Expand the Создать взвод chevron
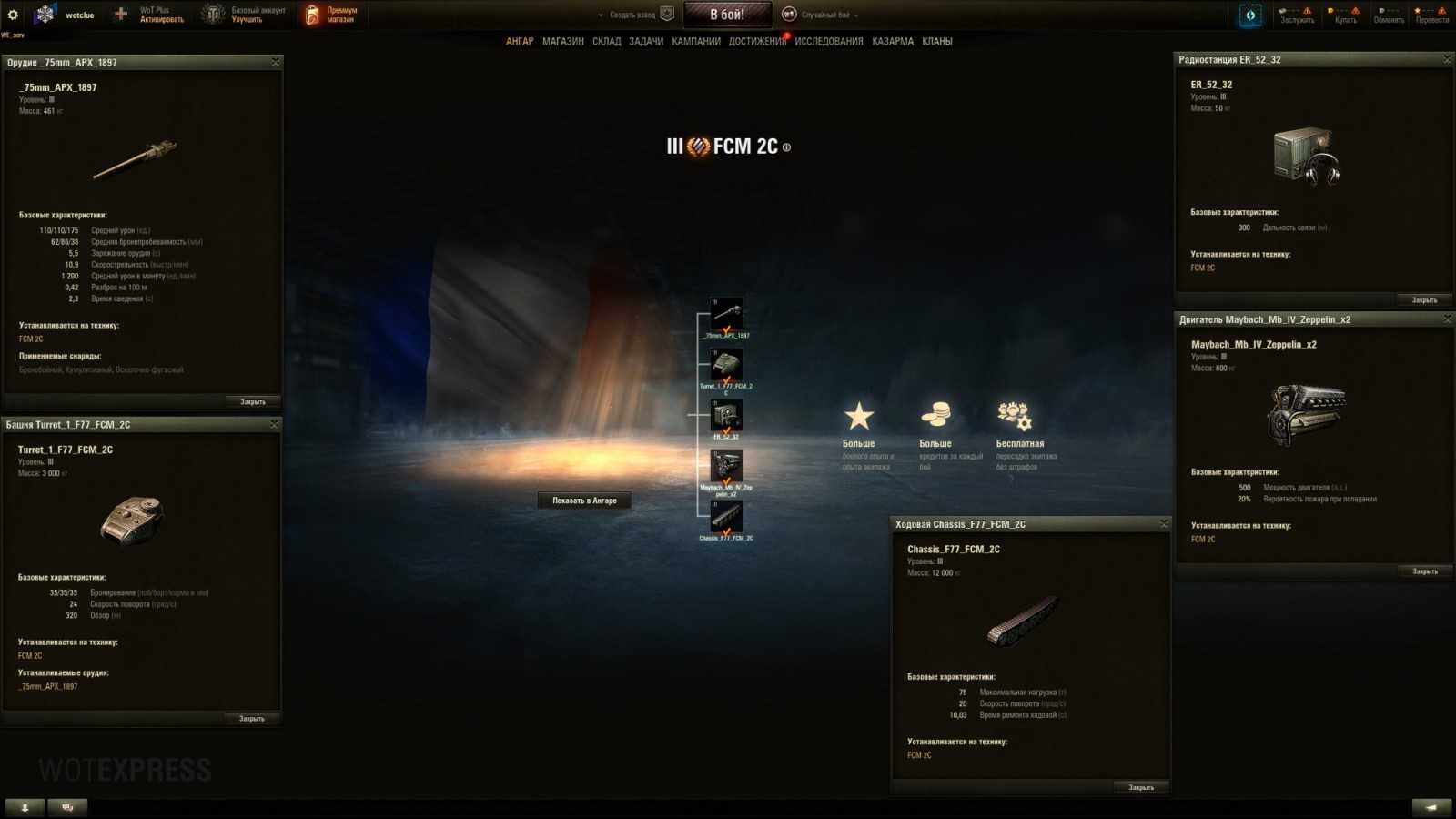 coord(600,15)
